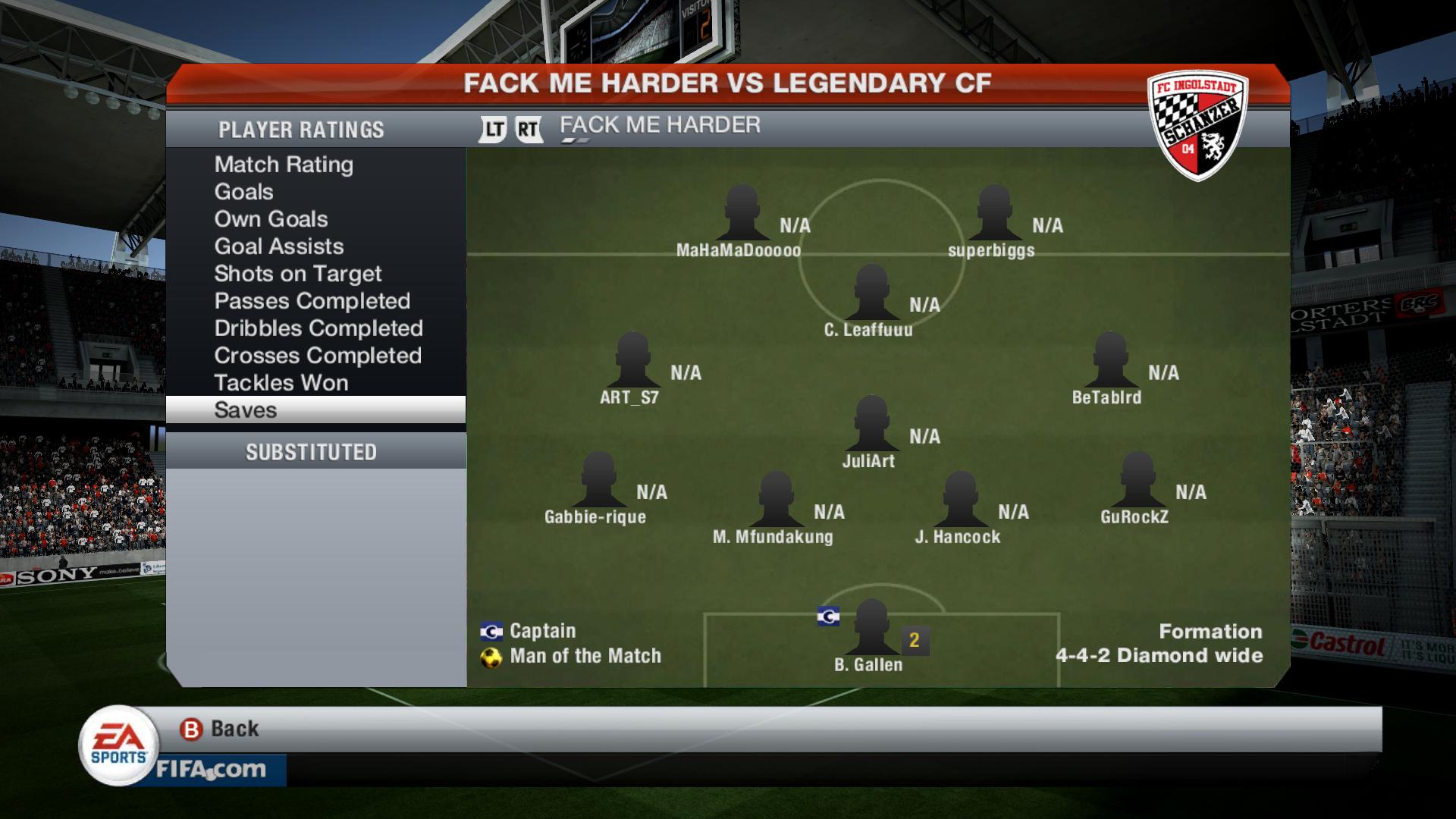The image size is (1456, 819).
Task: Select Match Rating in player ratings
Action: (x=284, y=165)
